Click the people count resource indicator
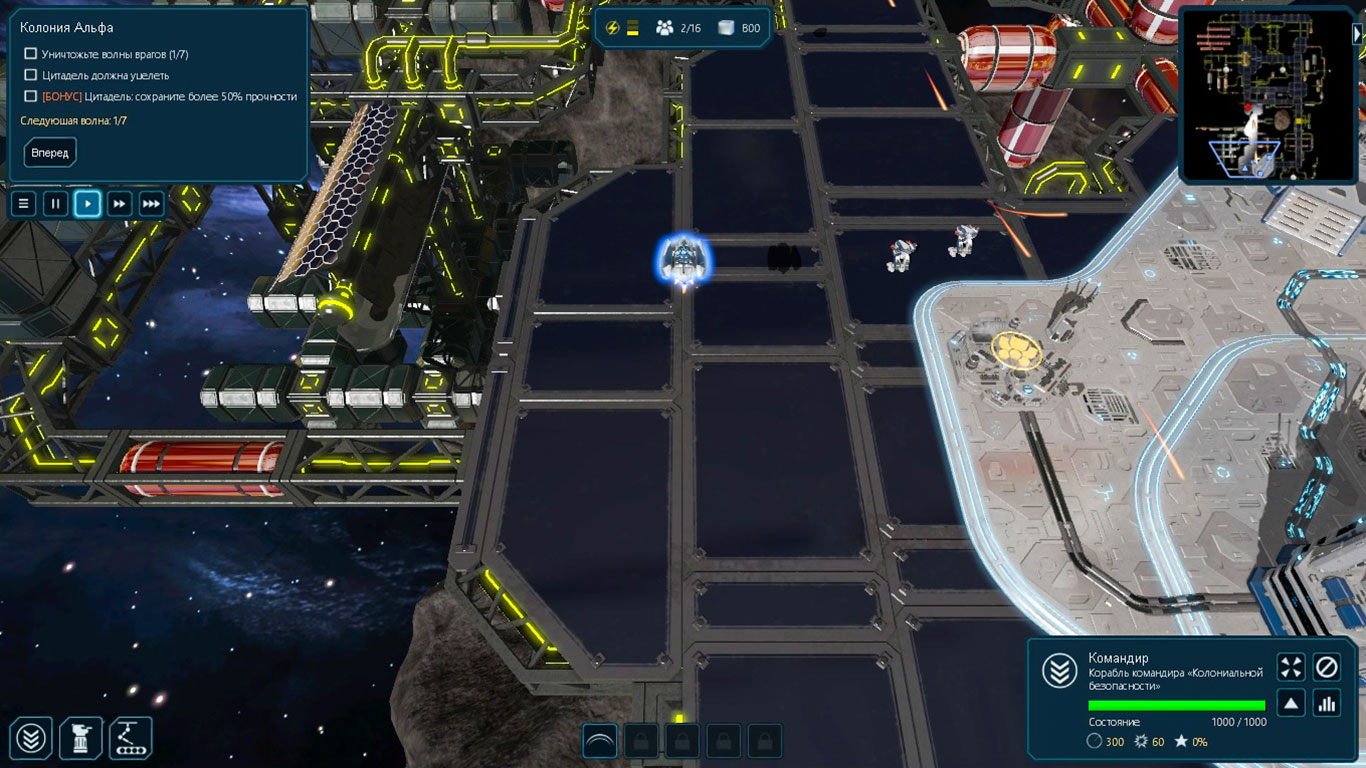Image resolution: width=1366 pixels, height=768 pixels. [678, 28]
